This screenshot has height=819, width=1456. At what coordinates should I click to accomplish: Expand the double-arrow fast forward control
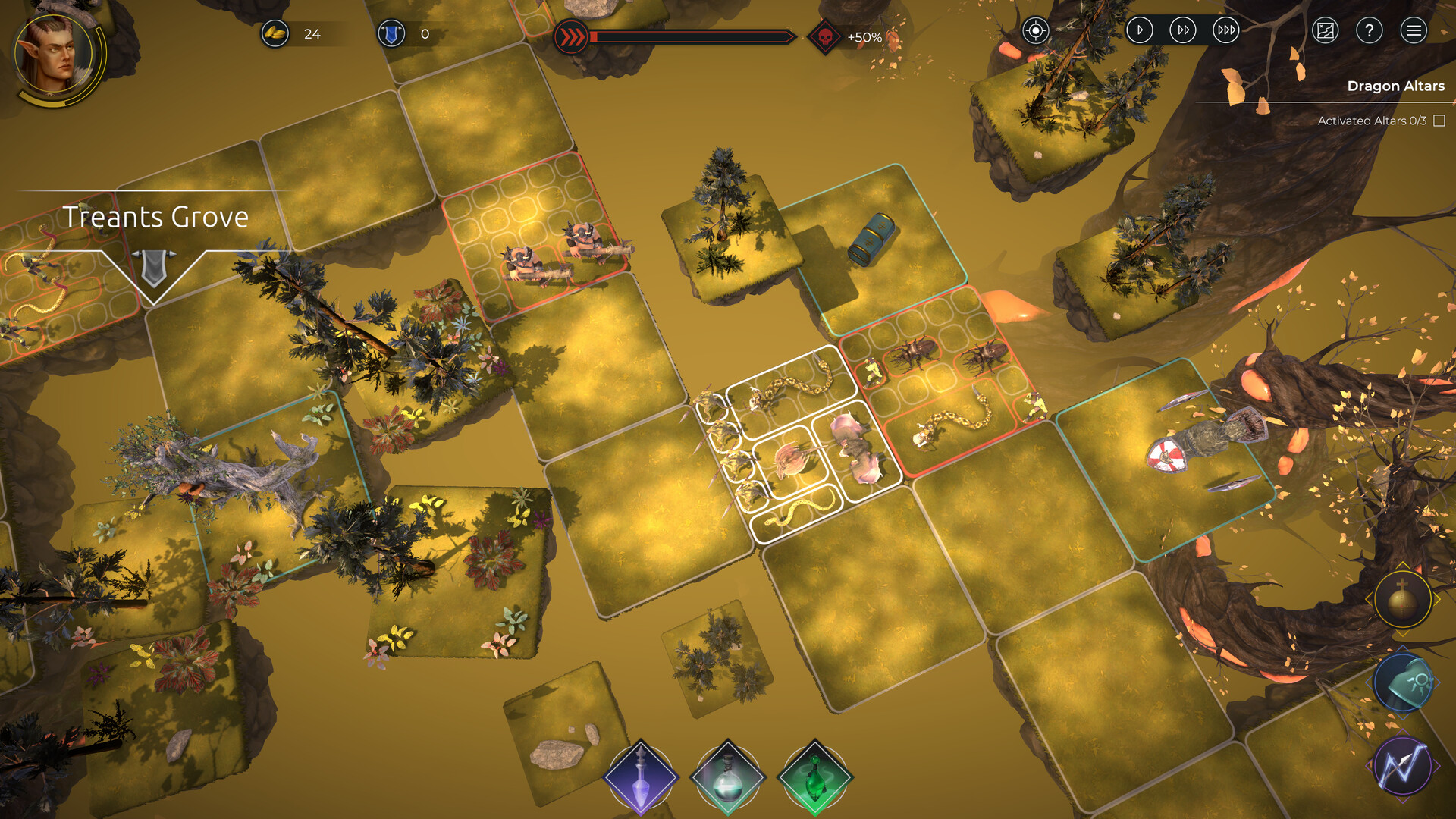1182,31
